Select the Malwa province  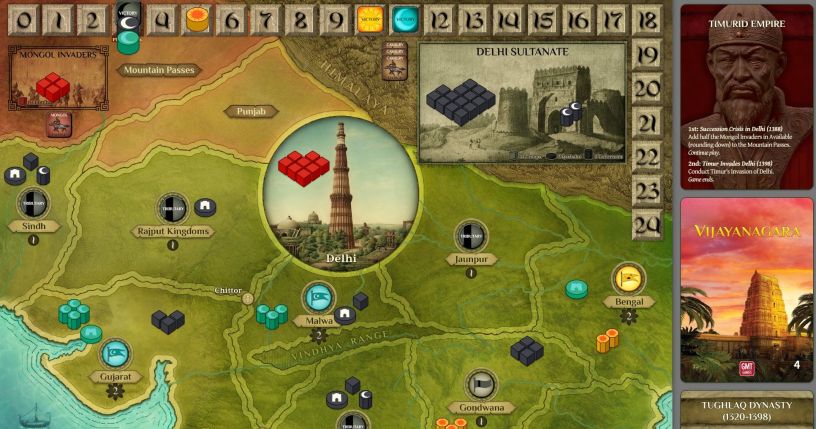coord(318,320)
